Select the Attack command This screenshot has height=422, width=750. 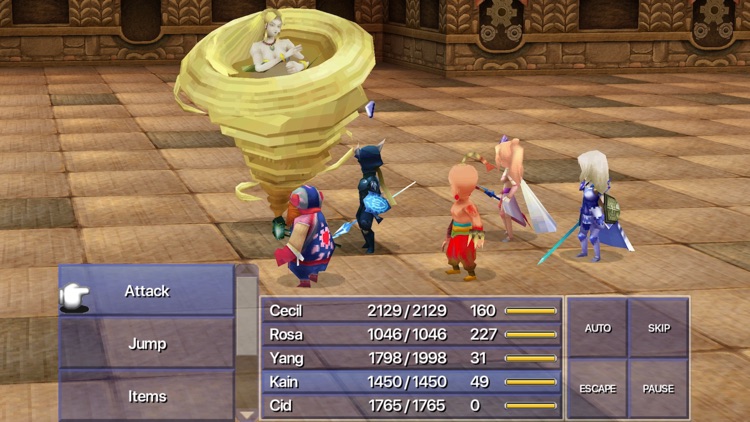[147, 291]
